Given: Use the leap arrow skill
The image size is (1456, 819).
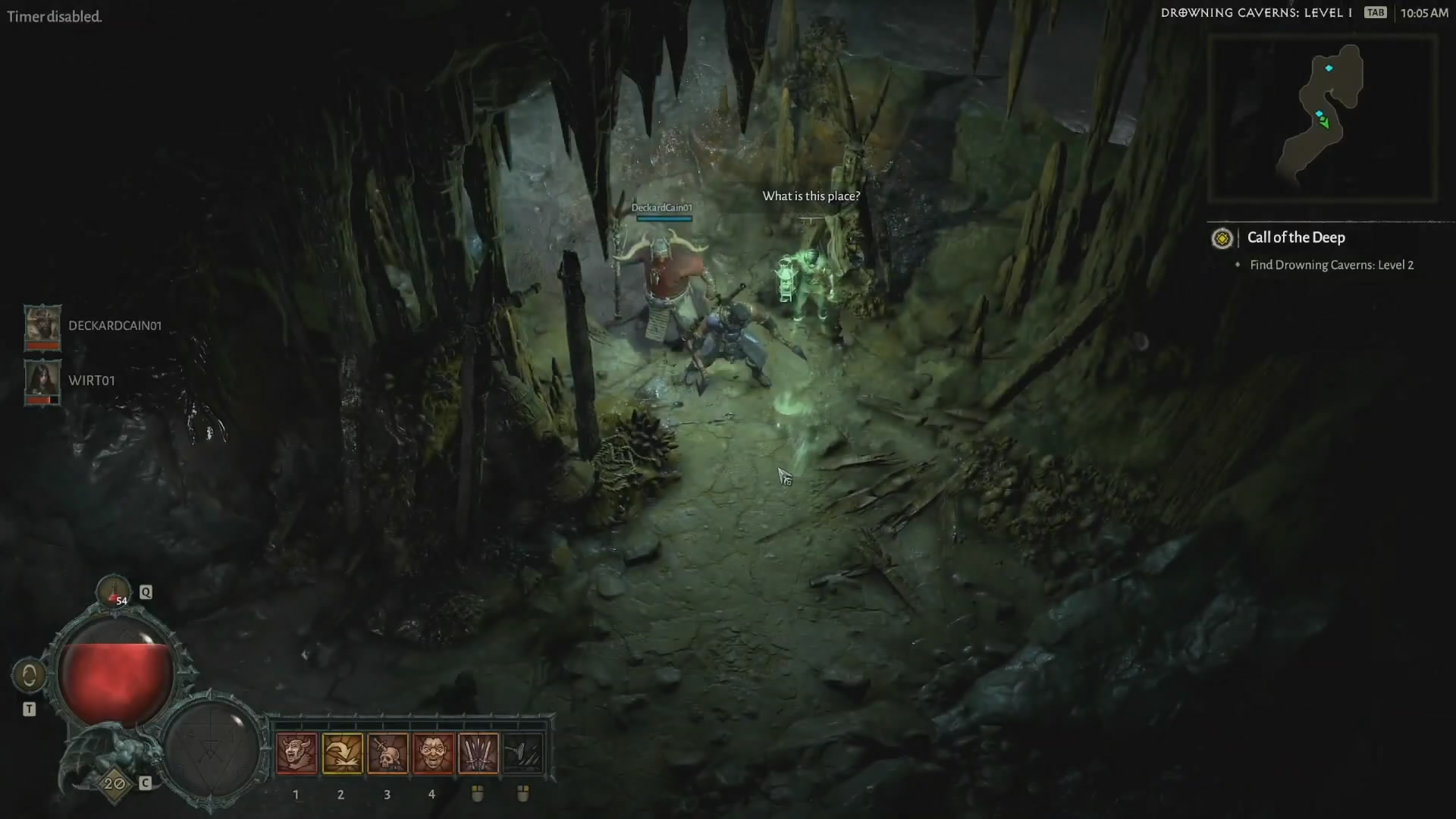Looking at the screenshot, I should click(342, 753).
